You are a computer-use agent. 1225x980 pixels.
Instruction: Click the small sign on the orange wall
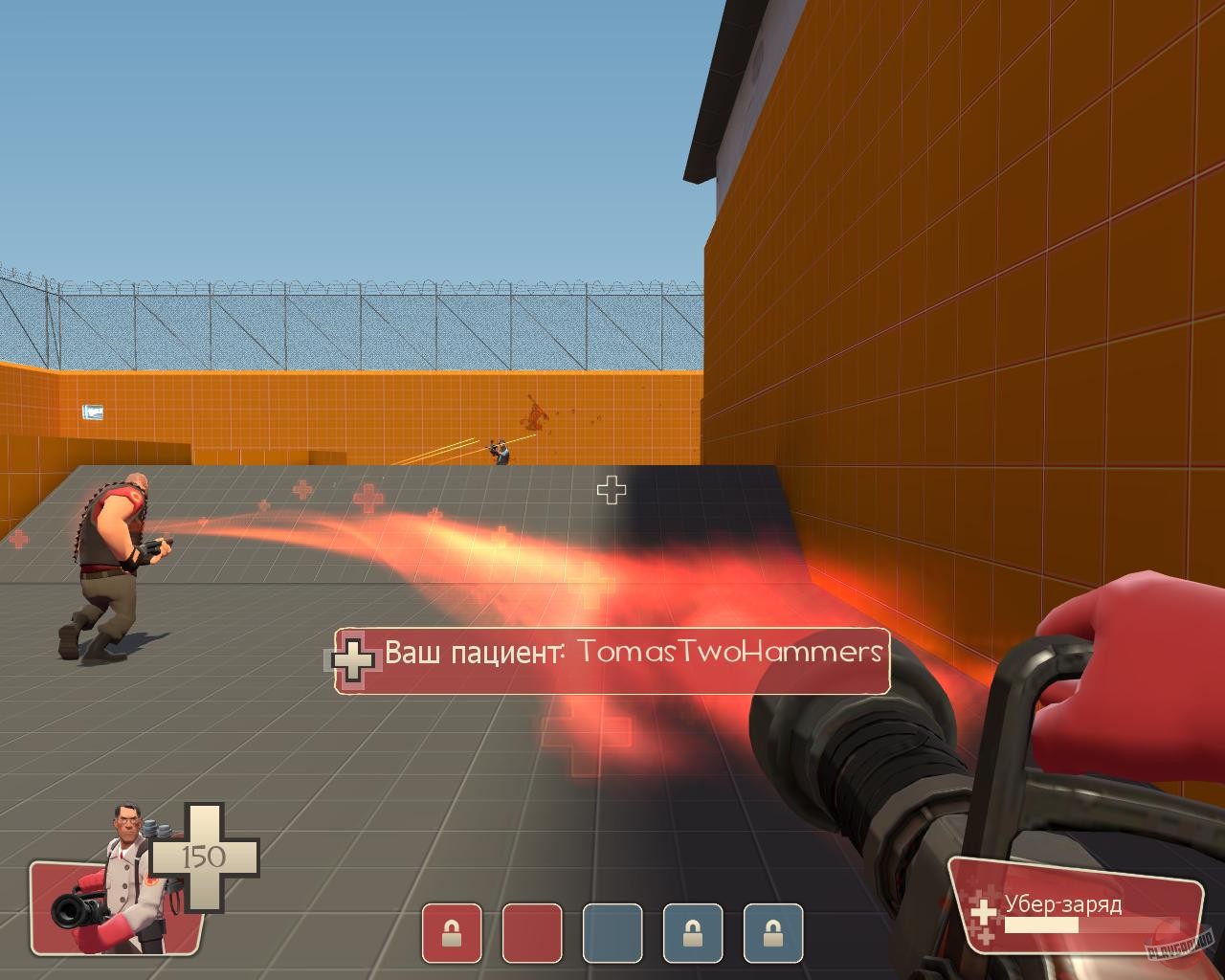tap(93, 411)
